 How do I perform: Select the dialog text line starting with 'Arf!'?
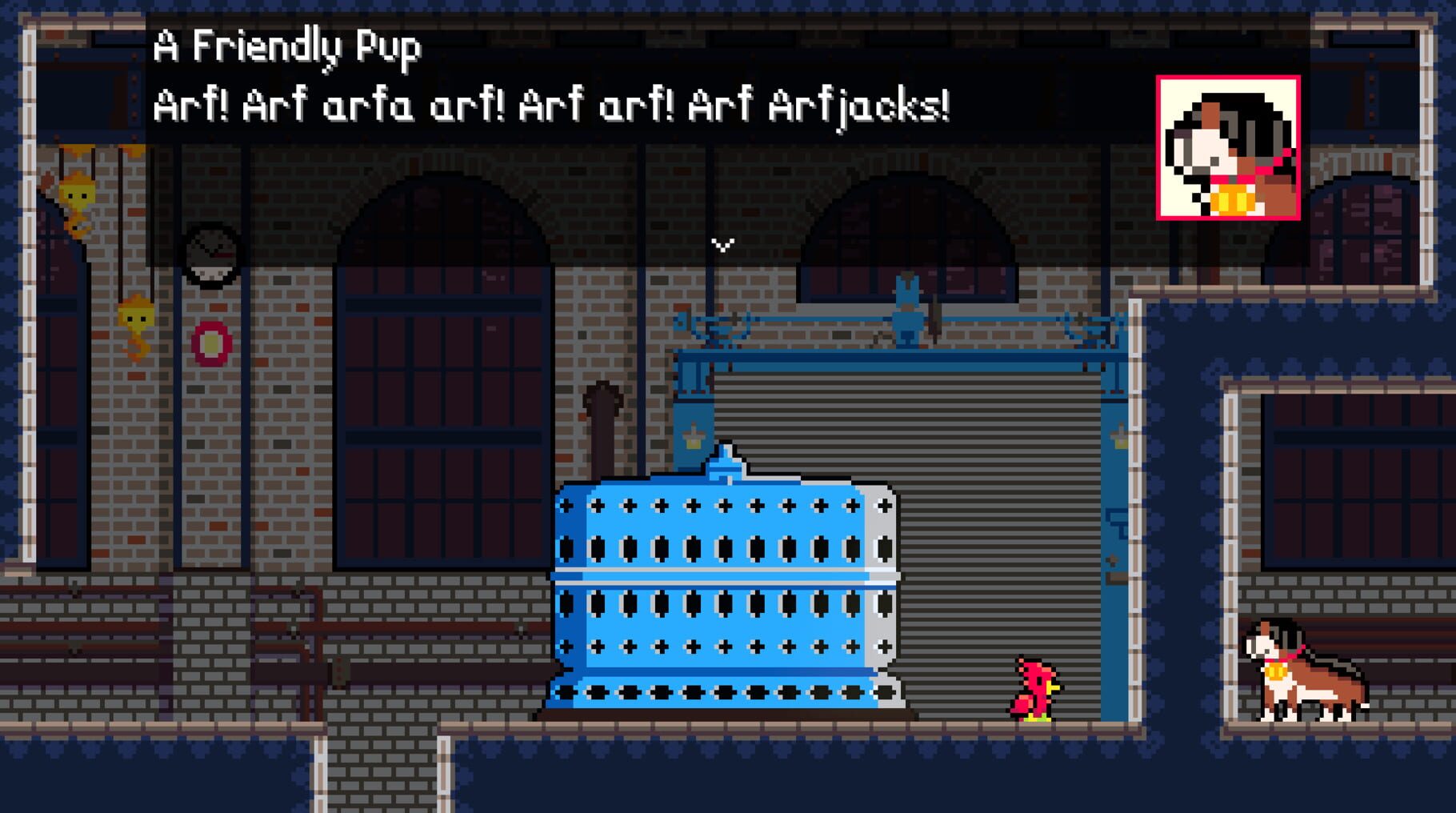click(552, 106)
